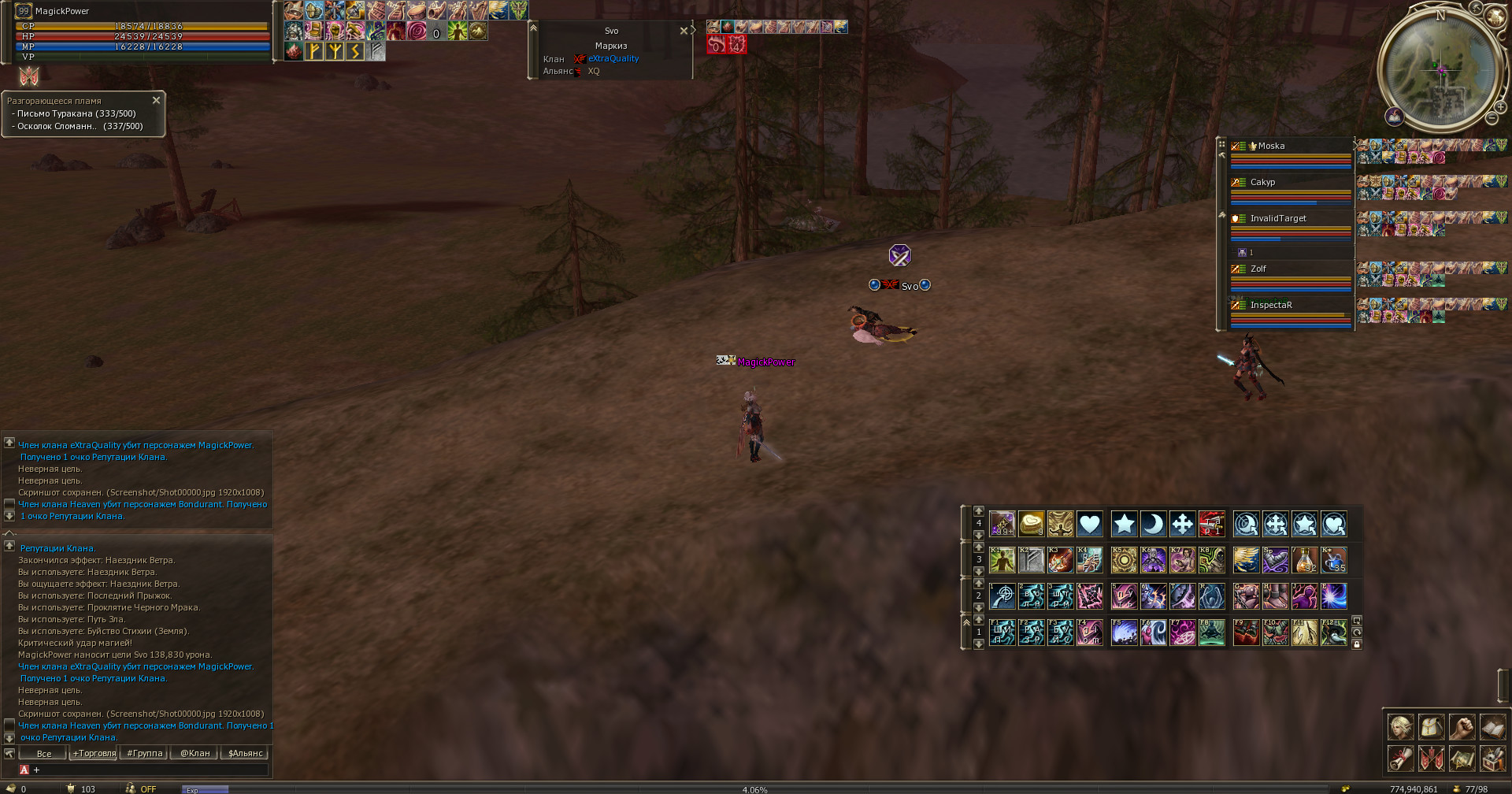Switch chat to the Все tab
Viewport: 1512px width, 794px height.
pyautogui.click(x=44, y=754)
